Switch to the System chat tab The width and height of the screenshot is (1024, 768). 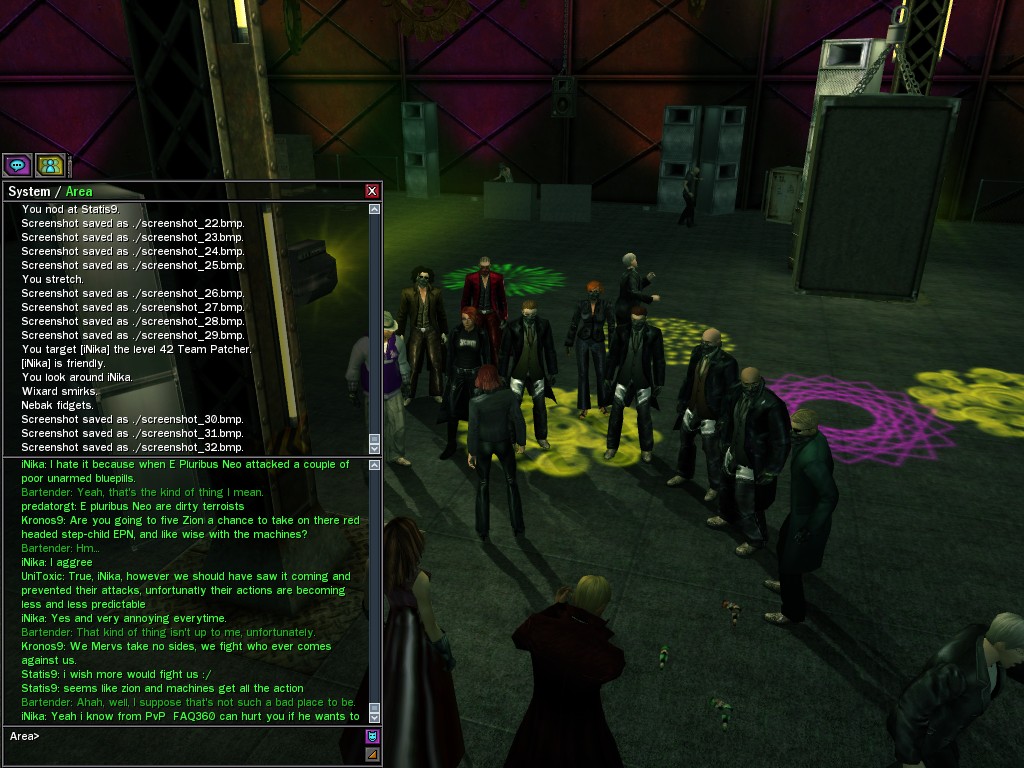click(x=28, y=191)
